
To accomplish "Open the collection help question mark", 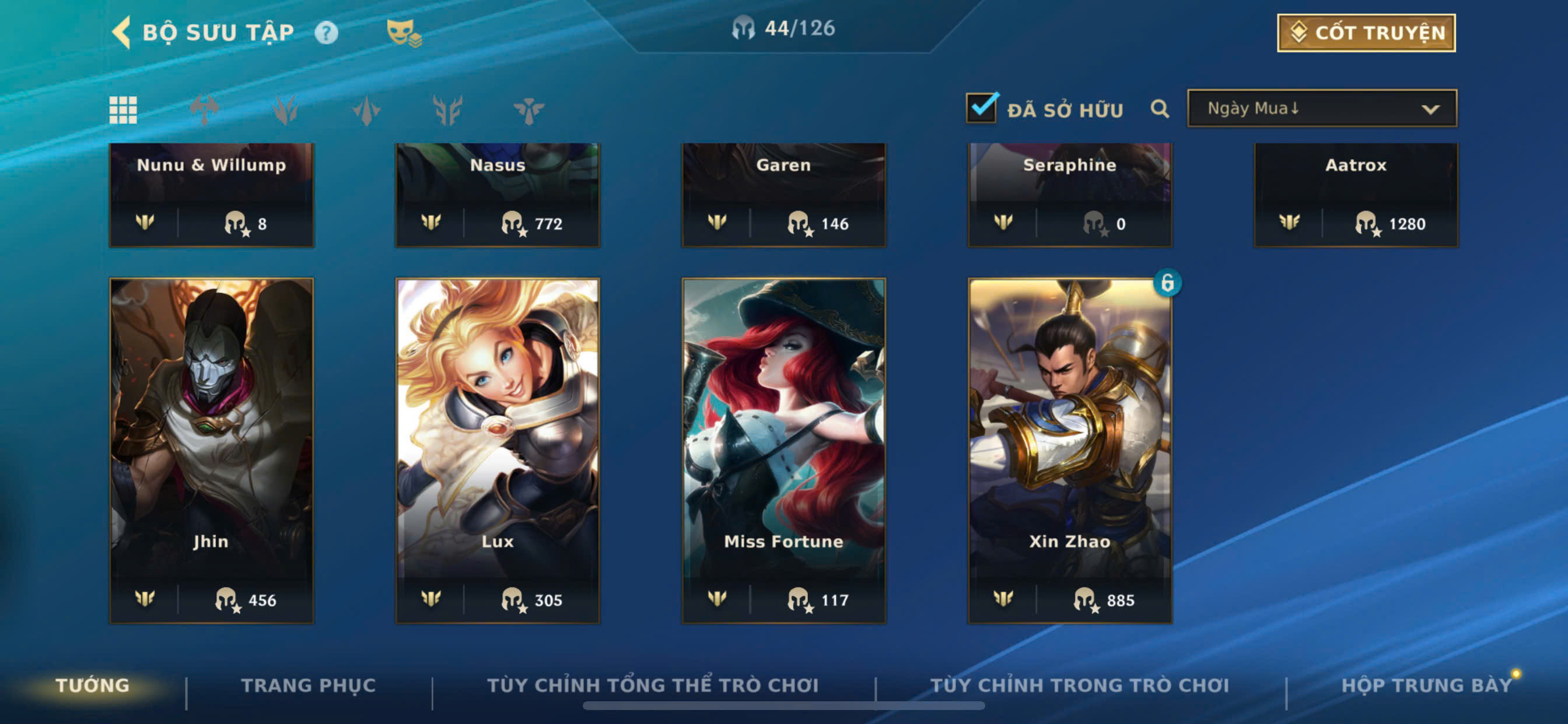I will coord(325,33).
